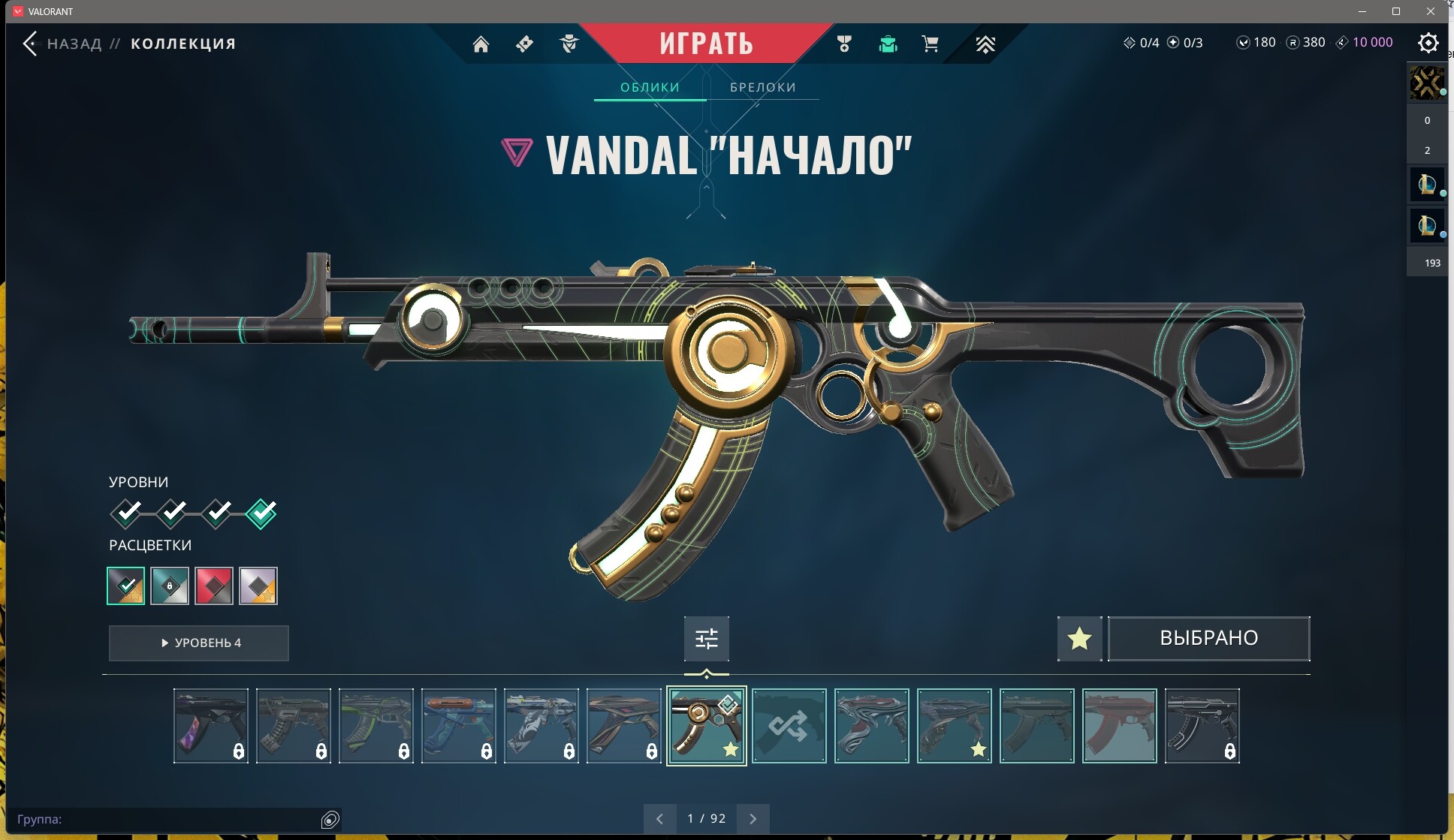Switch to the ОБЛИКИ tab
The width and height of the screenshot is (1454, 840).
[649, 87]
